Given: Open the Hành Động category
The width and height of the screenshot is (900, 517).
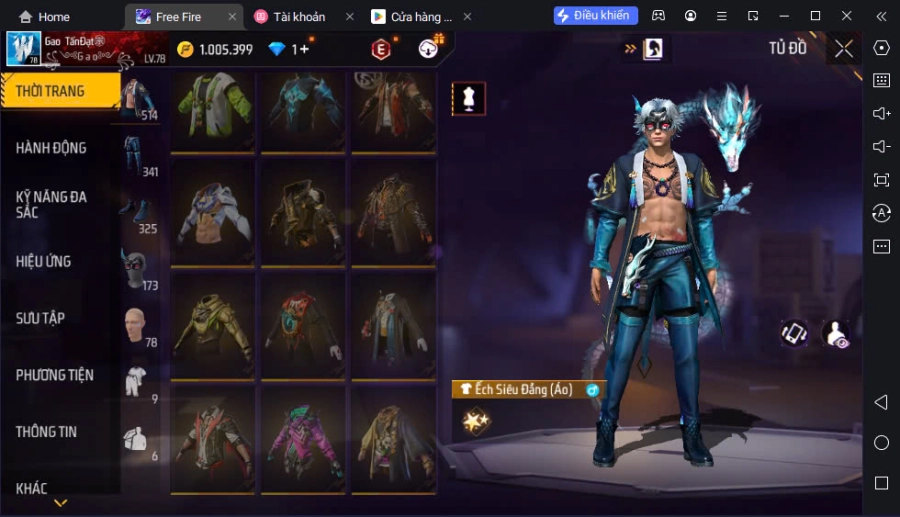Looking at the screenshot, I should (52, 148).
